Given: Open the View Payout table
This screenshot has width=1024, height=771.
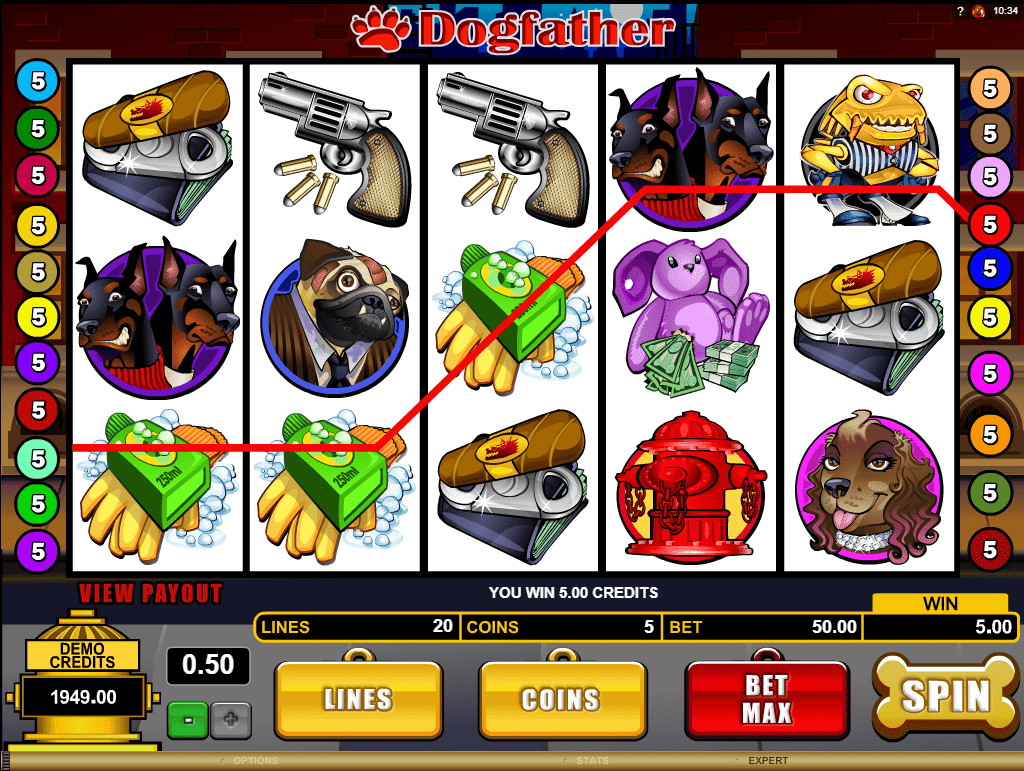Looking at the screenshot, I should [150, 593].
